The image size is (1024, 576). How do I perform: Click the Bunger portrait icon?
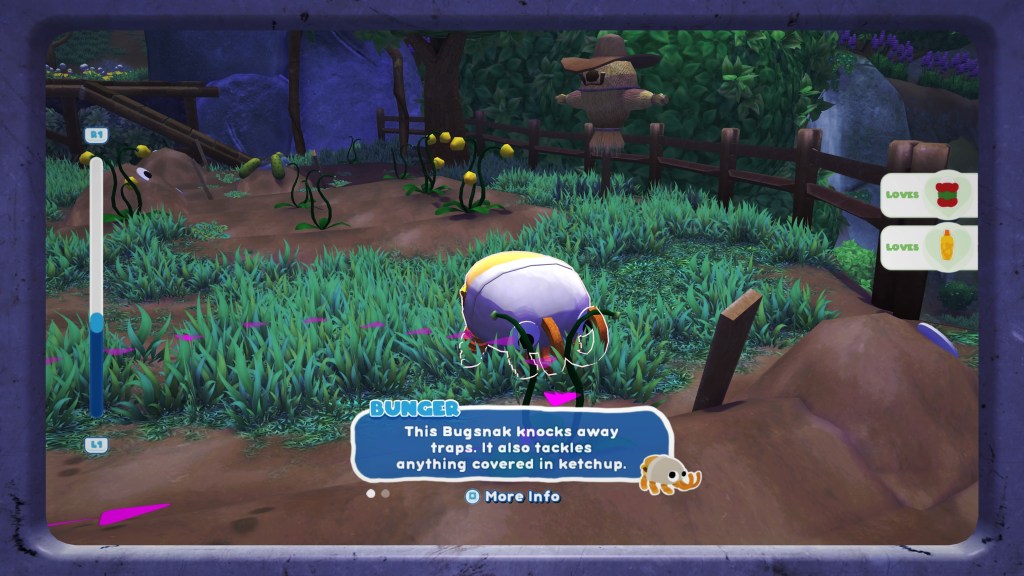pos(667,473)
